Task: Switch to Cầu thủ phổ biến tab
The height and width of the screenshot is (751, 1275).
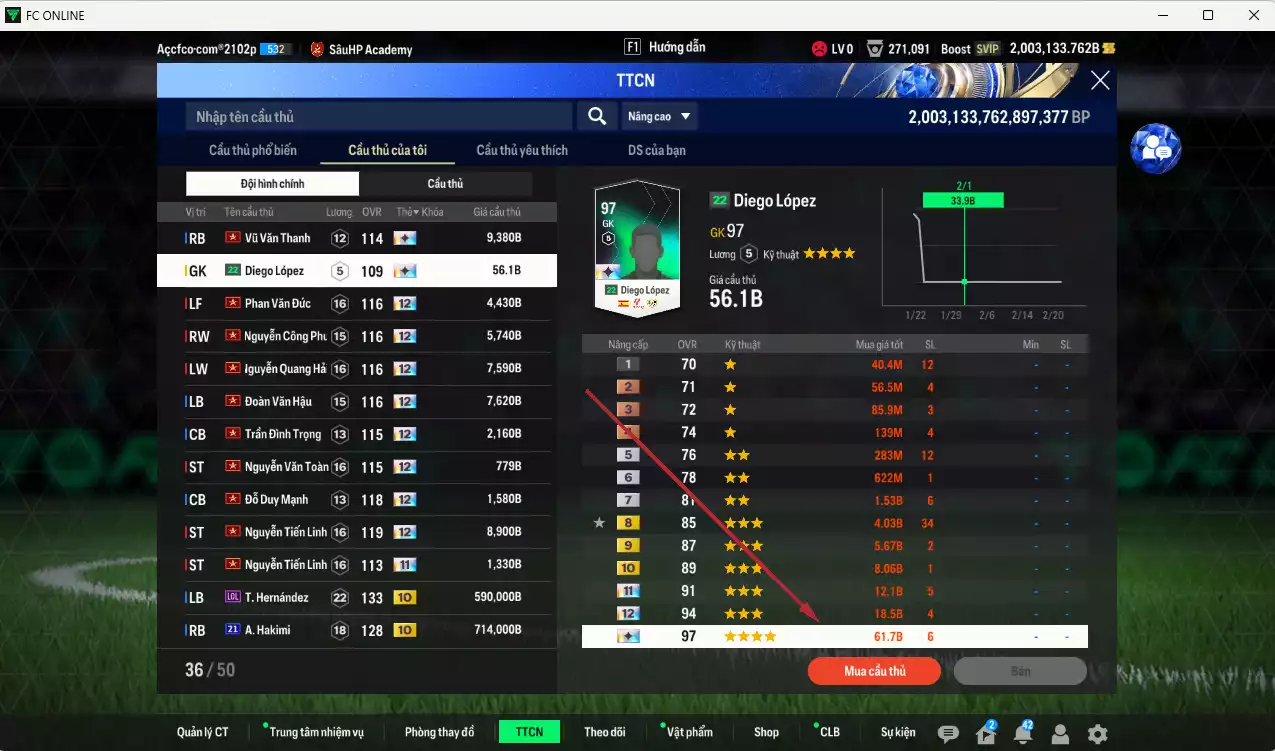Action: coord(253,150)
